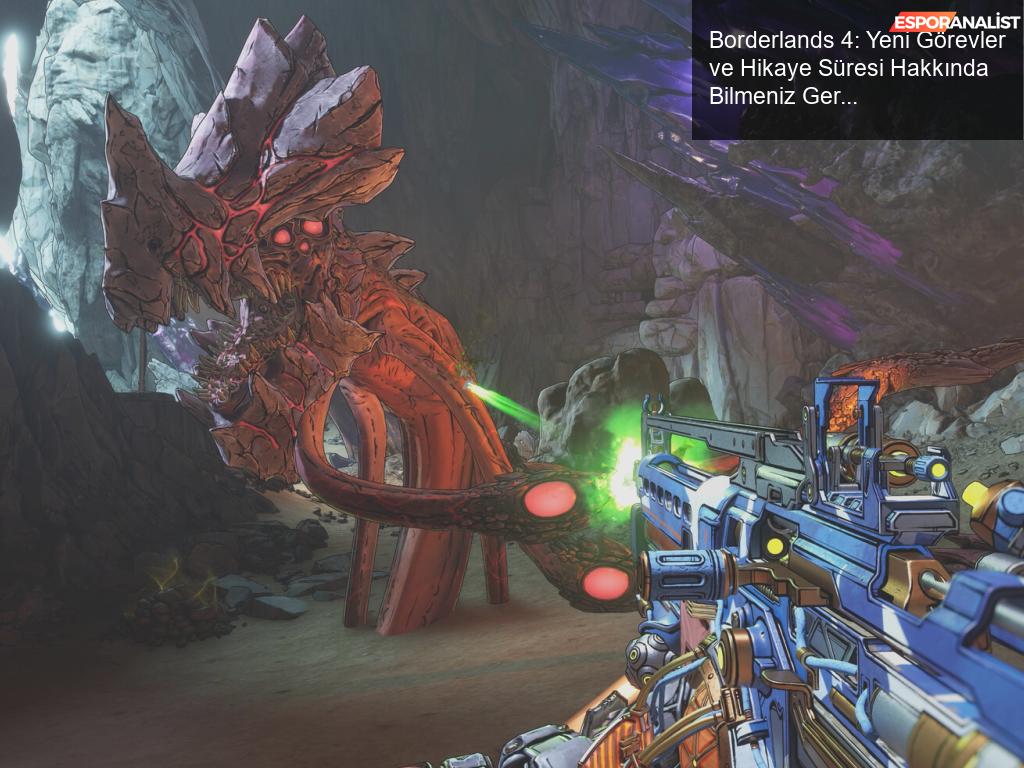Click the ESPORANALIST logo

[956, 22]
